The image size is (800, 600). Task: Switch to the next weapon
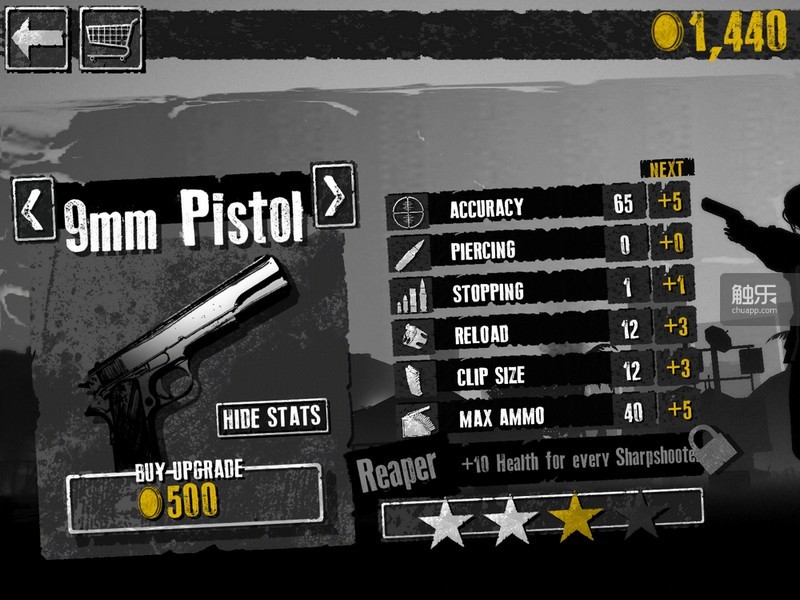coord(333,194)
